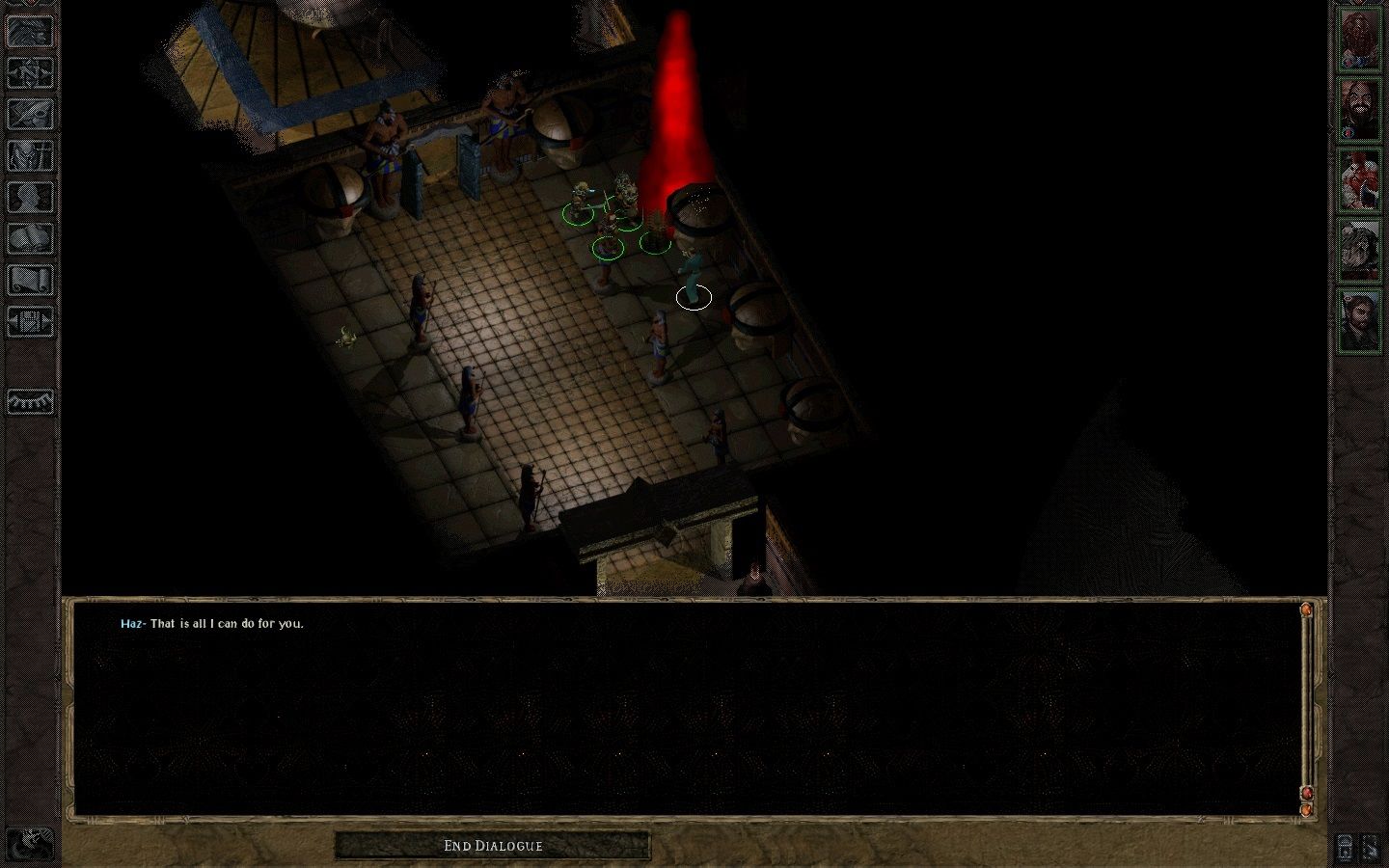Select the first party portrait at top
Image resolution: width=1389 pixels, height=868 pixels.
[x=1359, y=39]
